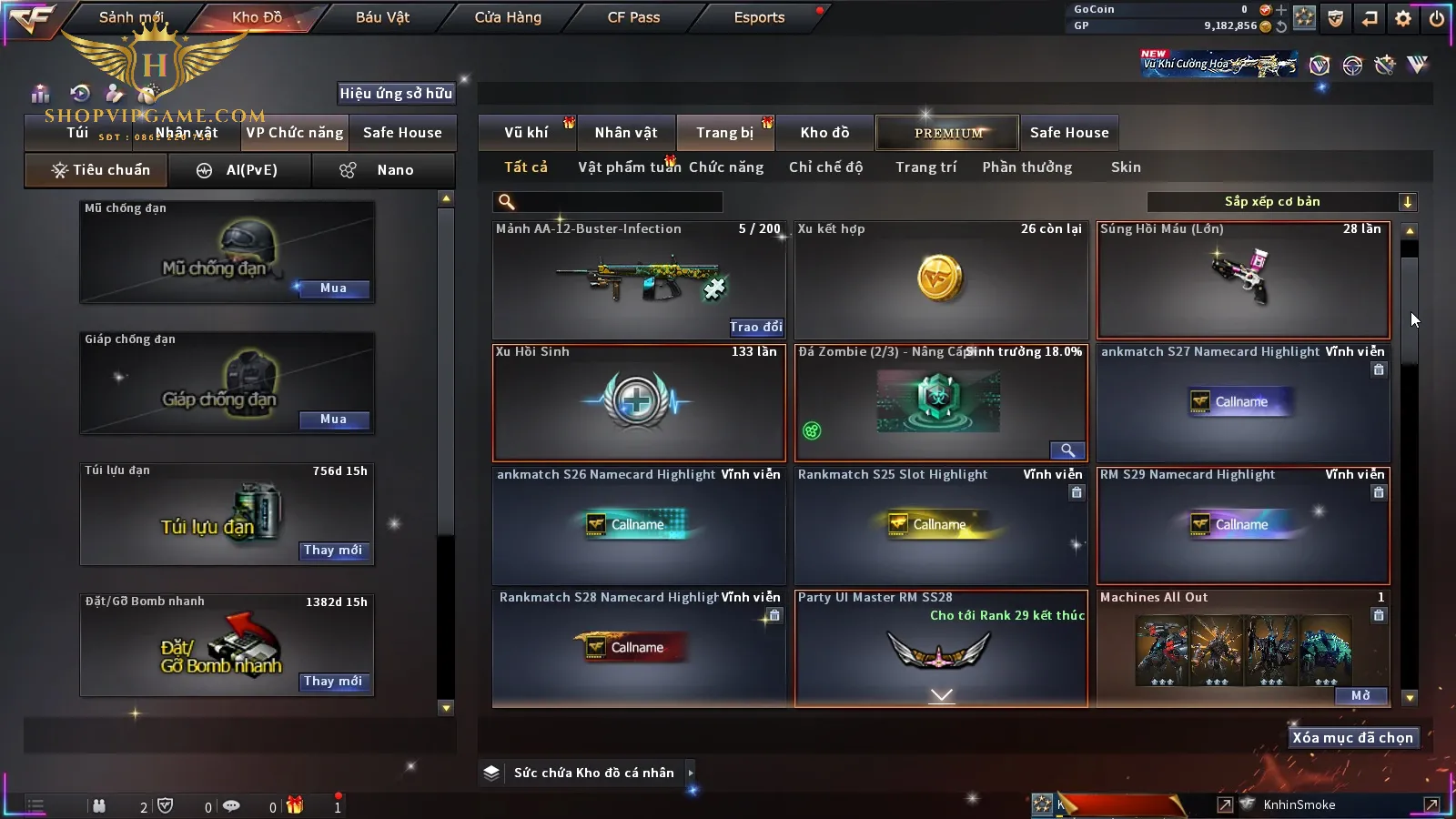Open the Cửa Hàng shop menu
Image resolution: width=1456 pixels, height=819 pixels.
[508, 17]
